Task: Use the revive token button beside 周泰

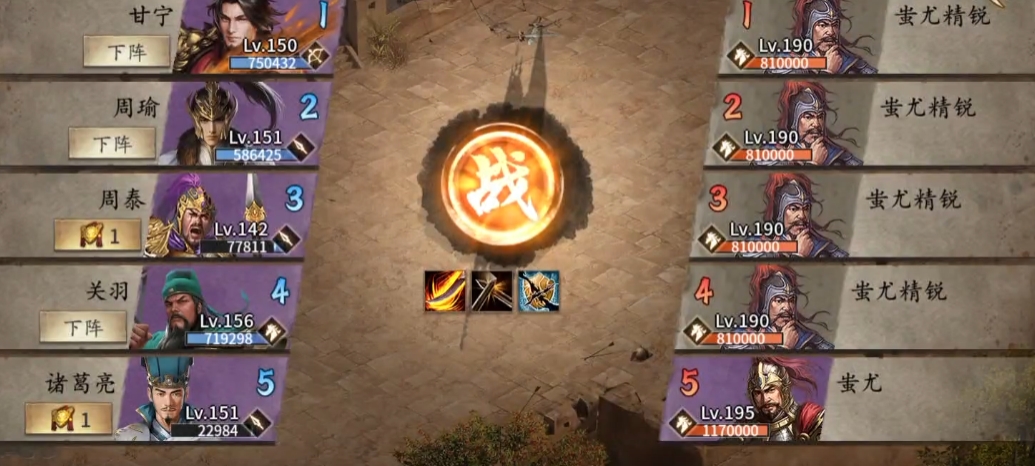Action: pos(97,235)
